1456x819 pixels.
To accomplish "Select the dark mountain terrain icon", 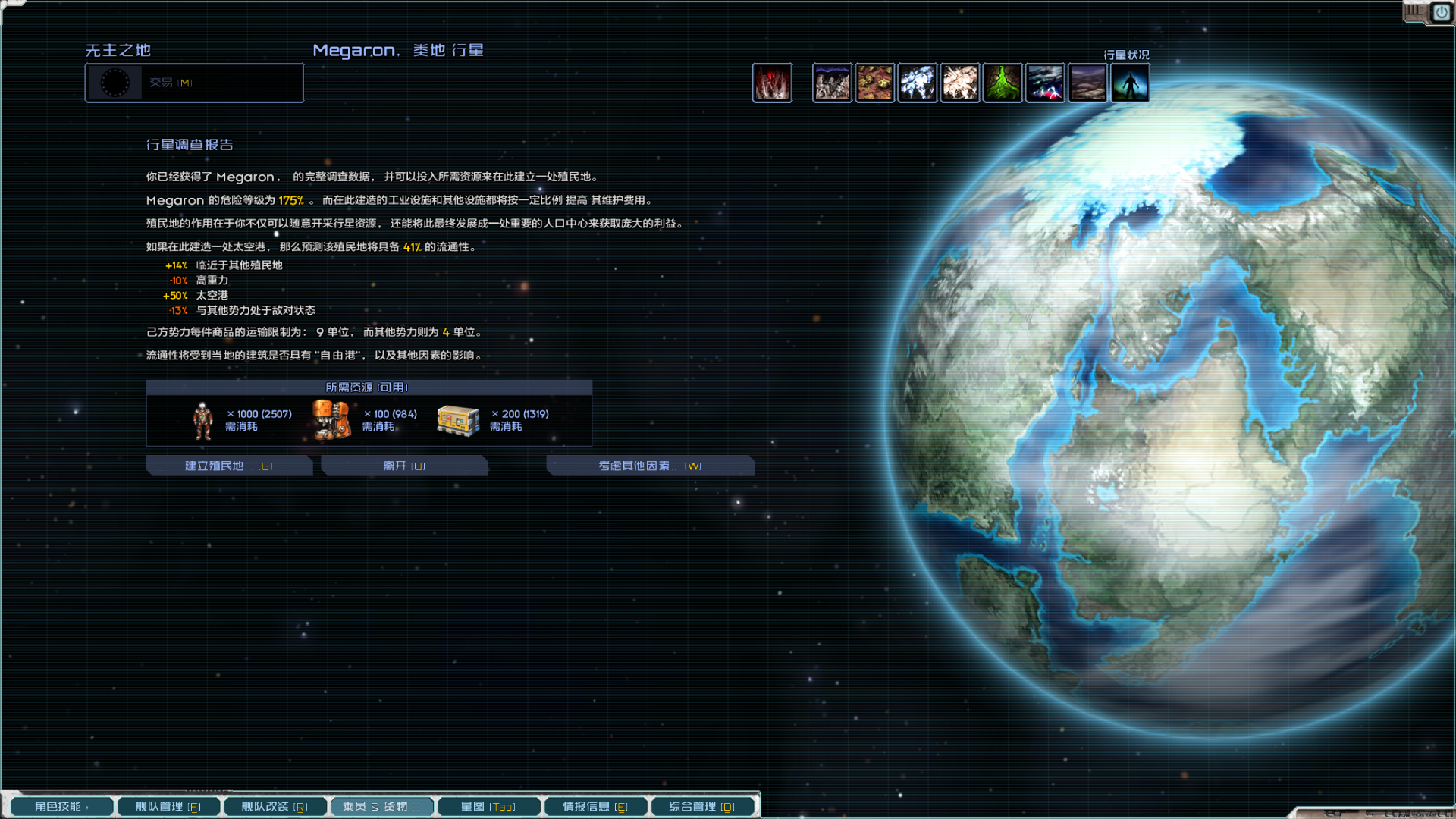I will pyautogui.click(x=832, y=83).
